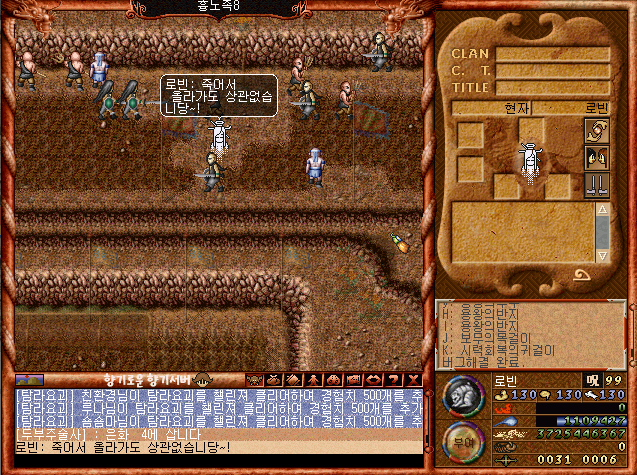Select the face icon in character panel
The height and width of the screenshot is (475, 637).
[596, 158]
